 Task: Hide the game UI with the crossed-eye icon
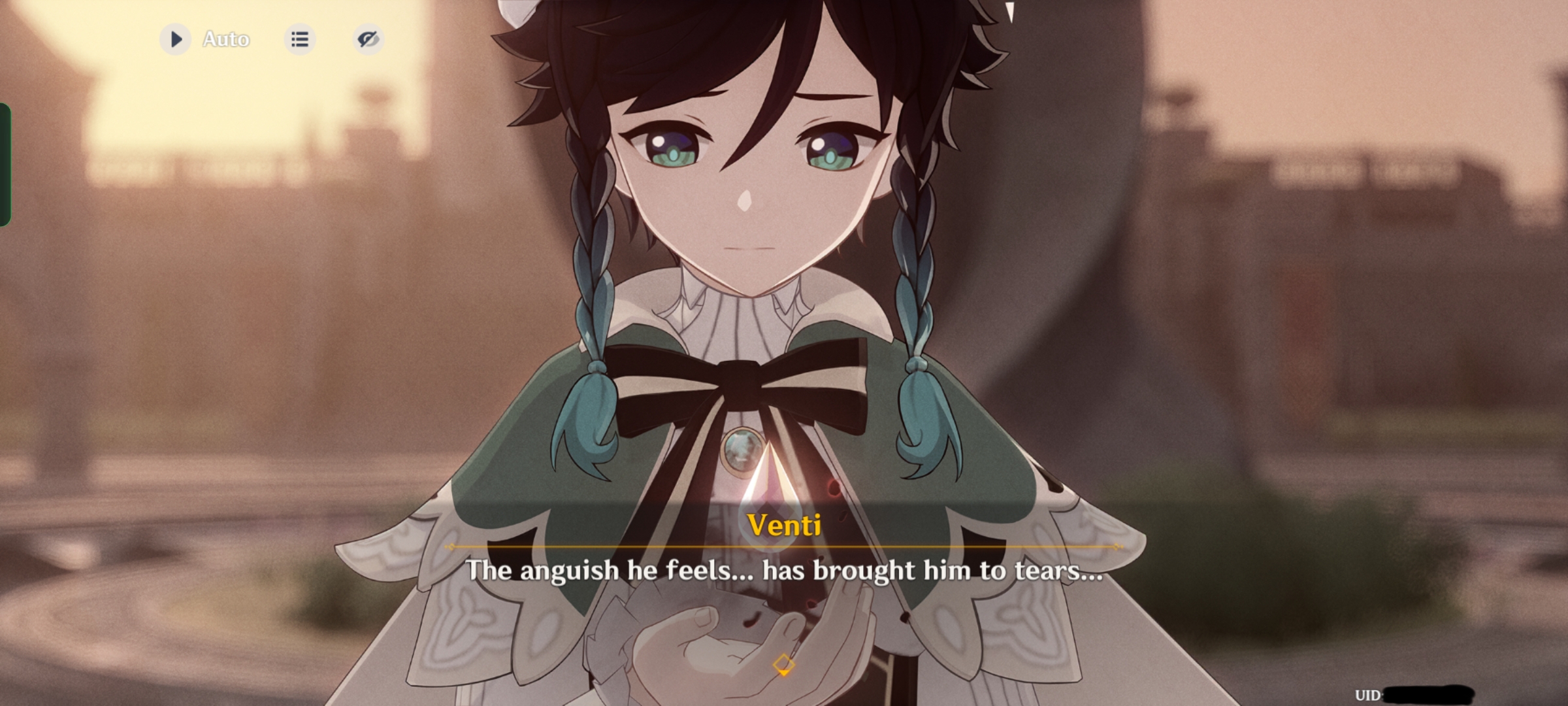pos(368,39)
